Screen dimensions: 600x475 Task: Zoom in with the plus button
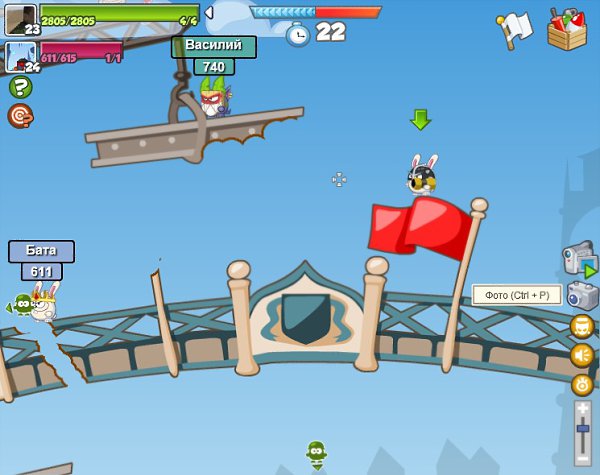(x=583, y=409)
